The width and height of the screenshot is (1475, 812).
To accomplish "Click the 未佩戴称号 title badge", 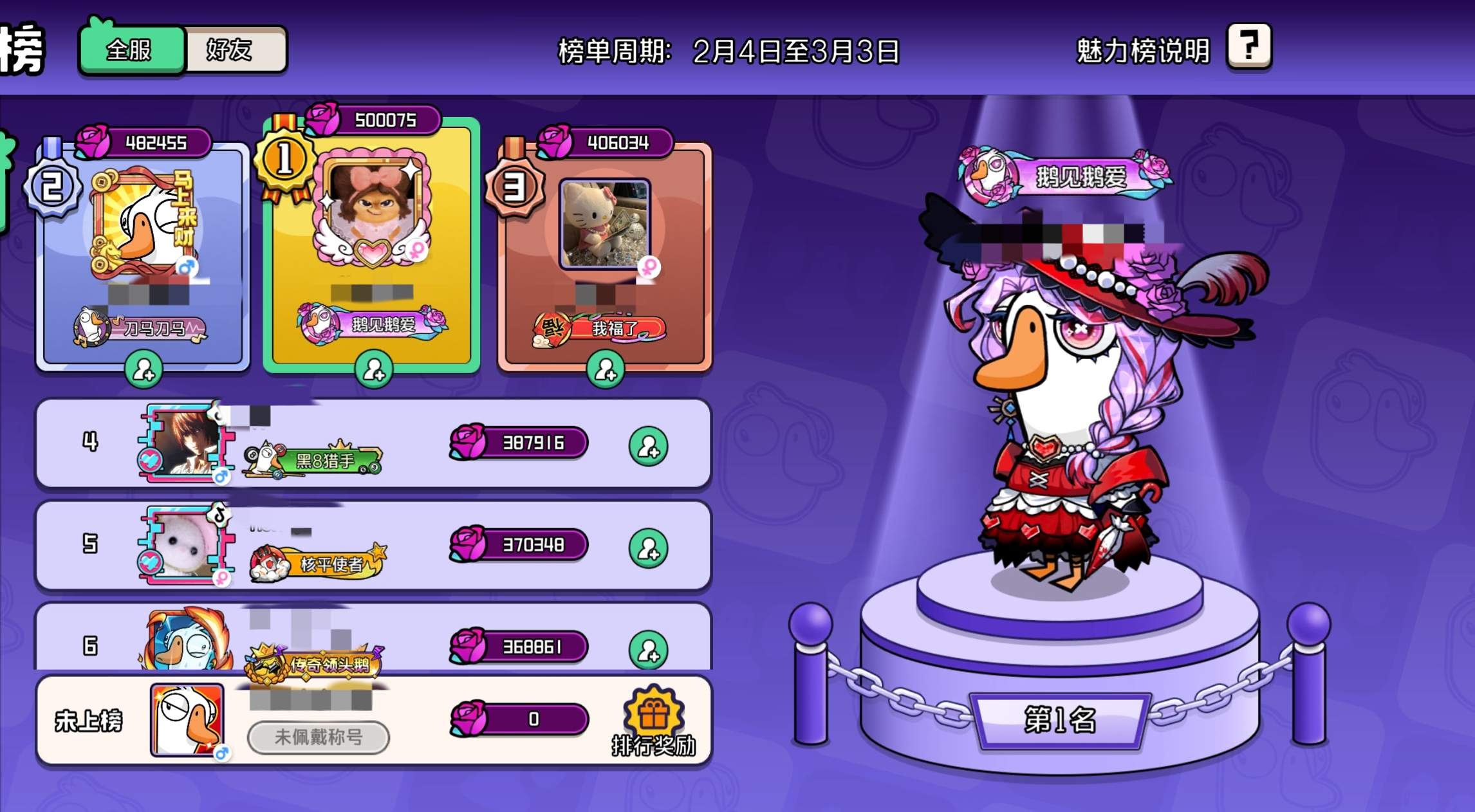I will click(318, 737).
